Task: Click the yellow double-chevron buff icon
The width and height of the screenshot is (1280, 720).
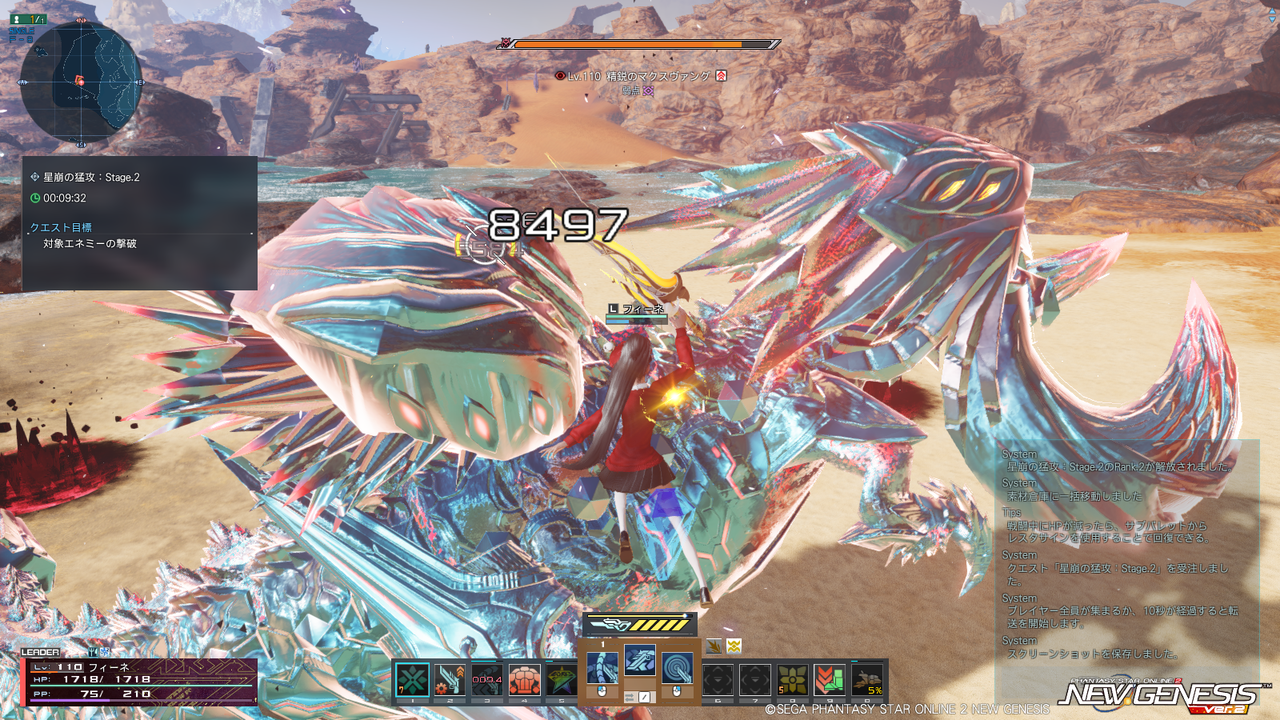Action: click(735, 645)
